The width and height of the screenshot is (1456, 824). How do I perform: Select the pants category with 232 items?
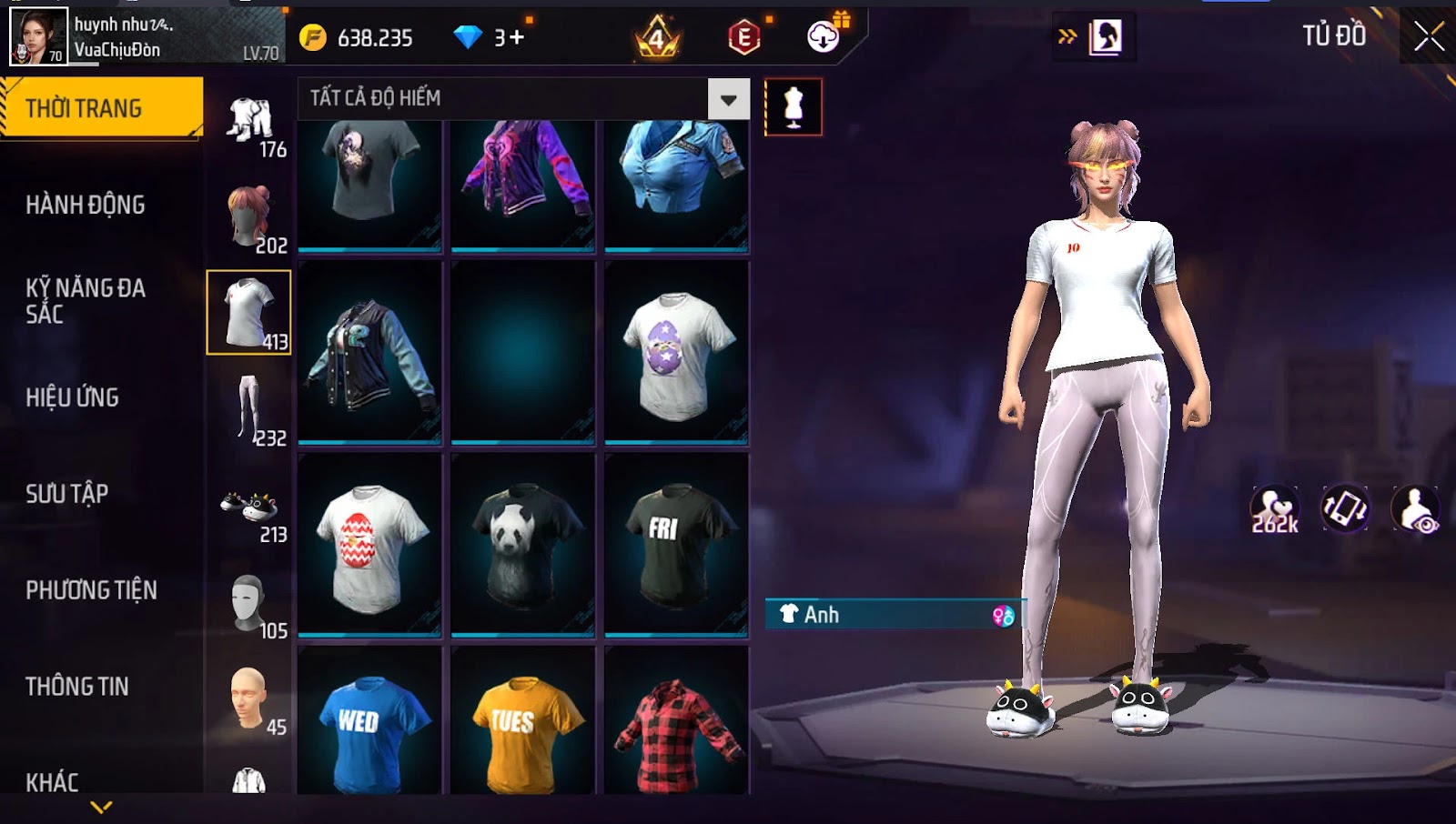[x=249, y=409]
